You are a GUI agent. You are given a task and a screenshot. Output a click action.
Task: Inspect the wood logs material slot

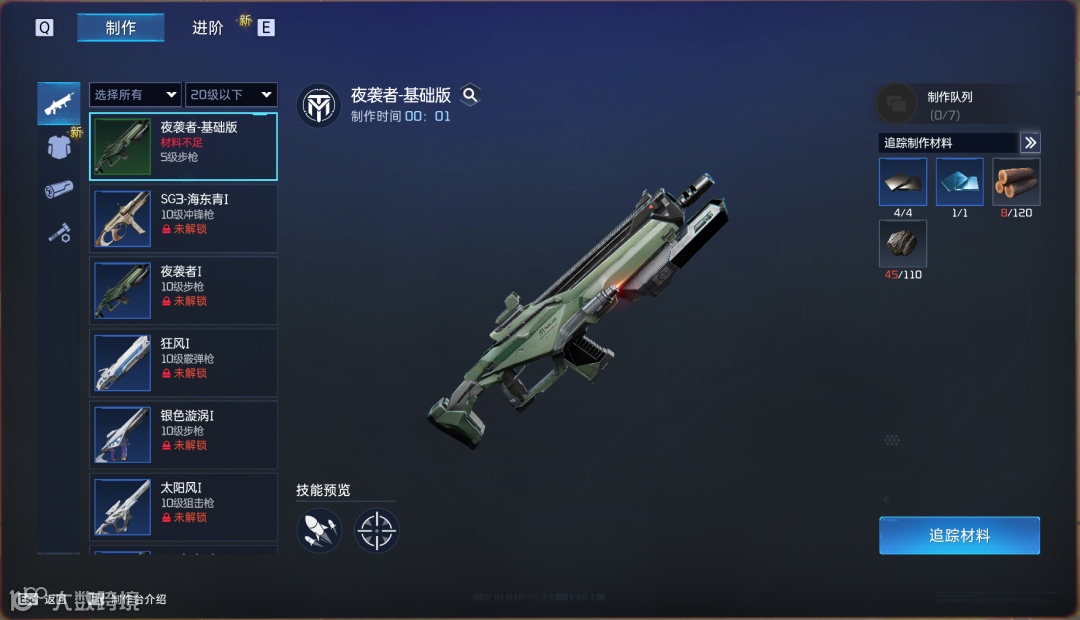pos(1016,182)
